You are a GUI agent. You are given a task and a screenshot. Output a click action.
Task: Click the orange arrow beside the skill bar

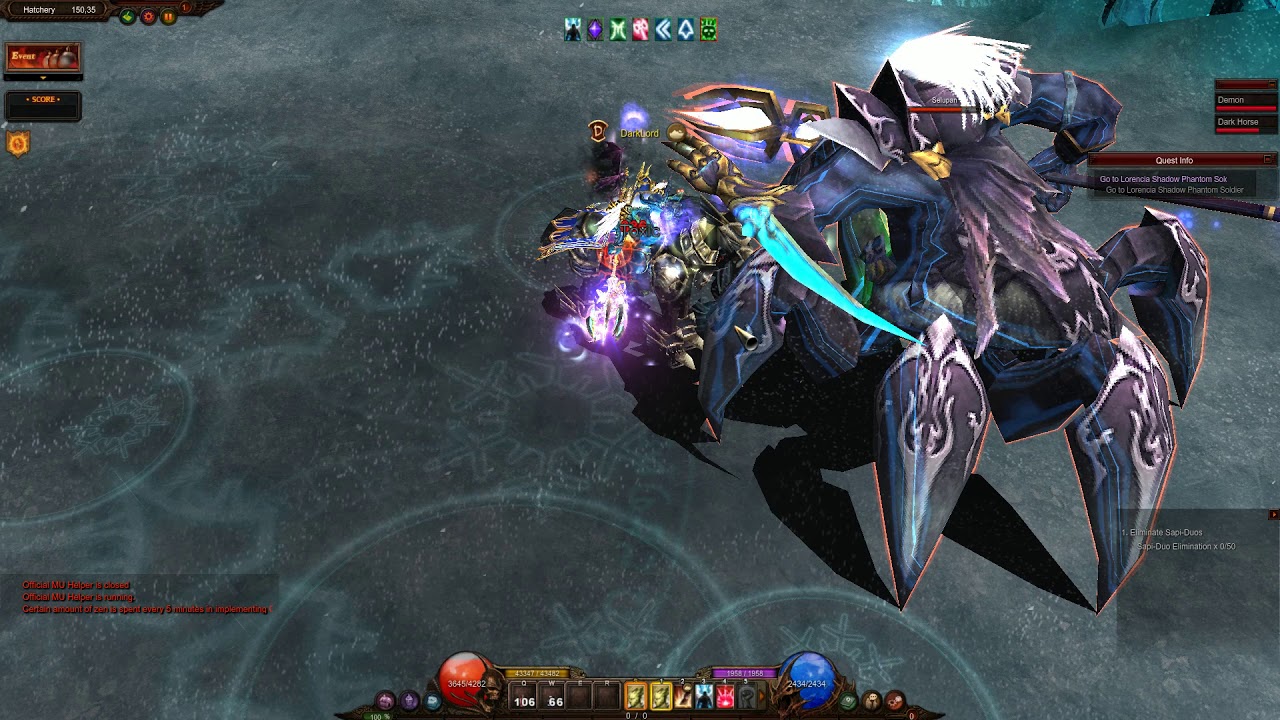pos(761,696)
